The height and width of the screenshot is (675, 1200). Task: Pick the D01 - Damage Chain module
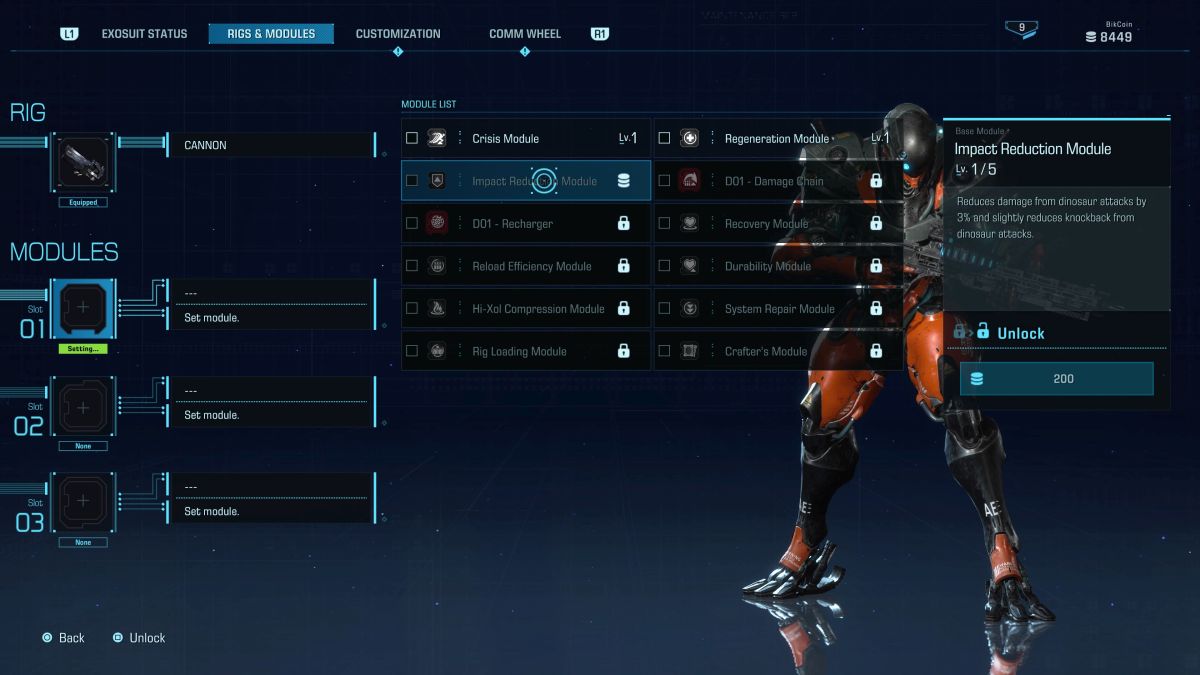777,181
